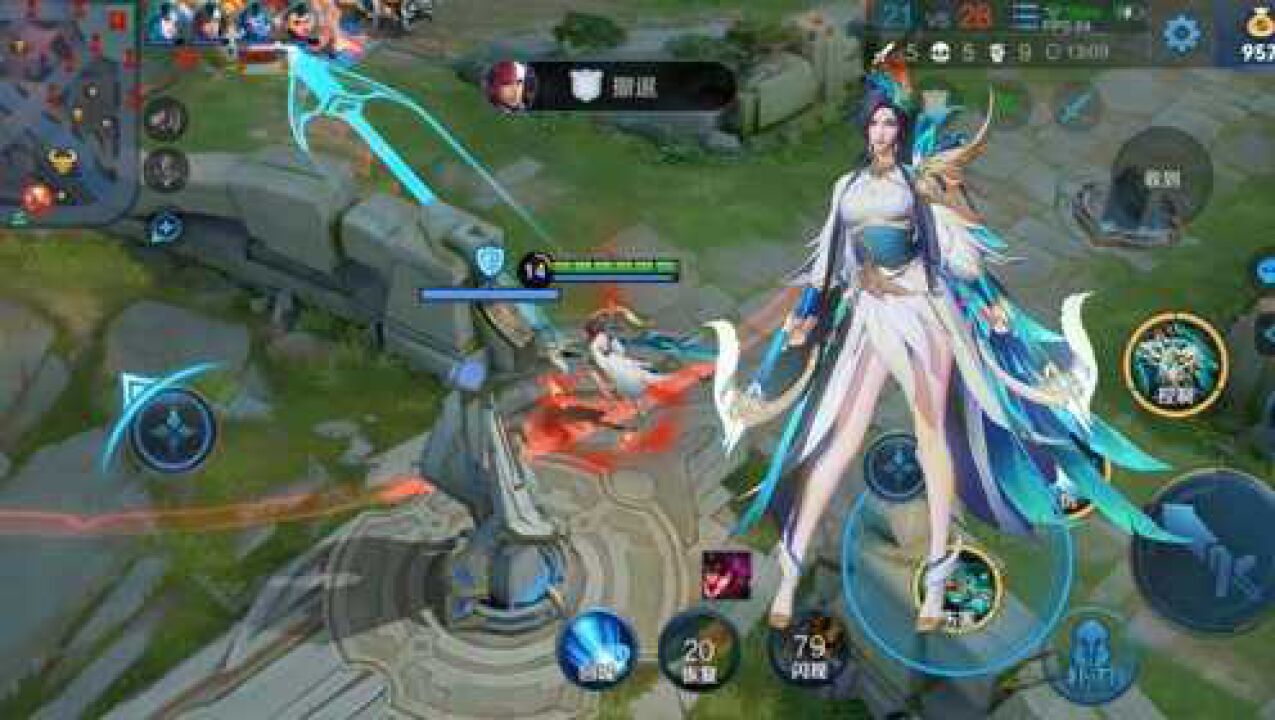The width and height of the screenshot is (1275, 720).
Task: Tap the large basic attack button
Action: coord(1205,551)
